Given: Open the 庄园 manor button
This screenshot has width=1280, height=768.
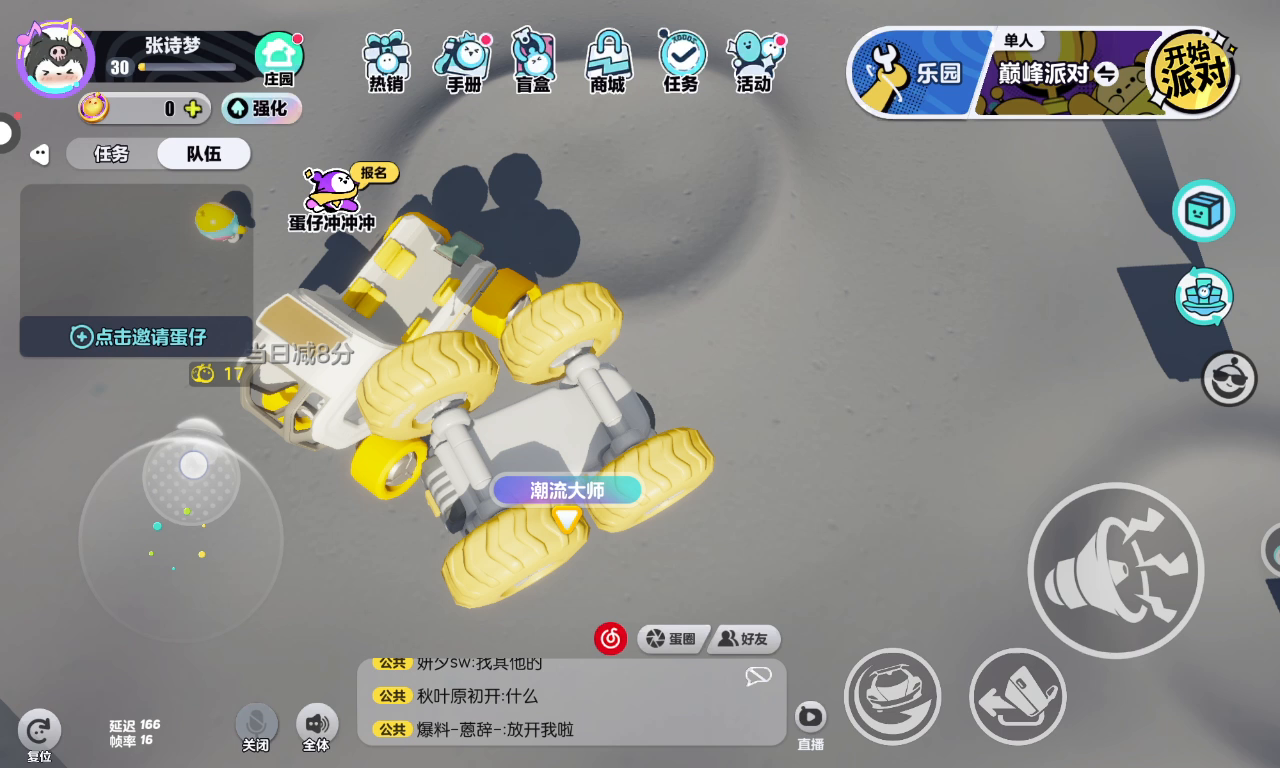Looking at the screenshot, I should (279, 60).
